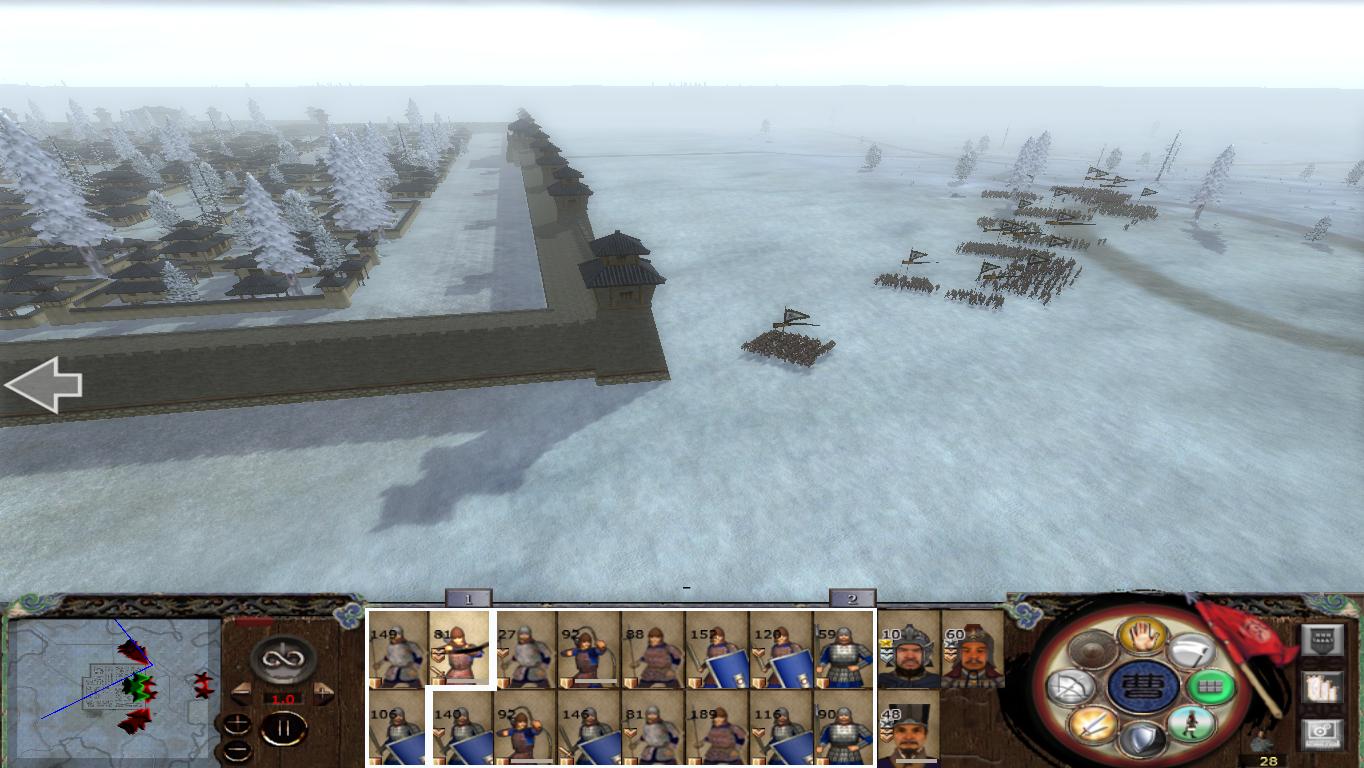Viewport: 1364px width, 768px height.
Task: Click the camera settings icon at bottom right
Action: [x=1323, y=730]
